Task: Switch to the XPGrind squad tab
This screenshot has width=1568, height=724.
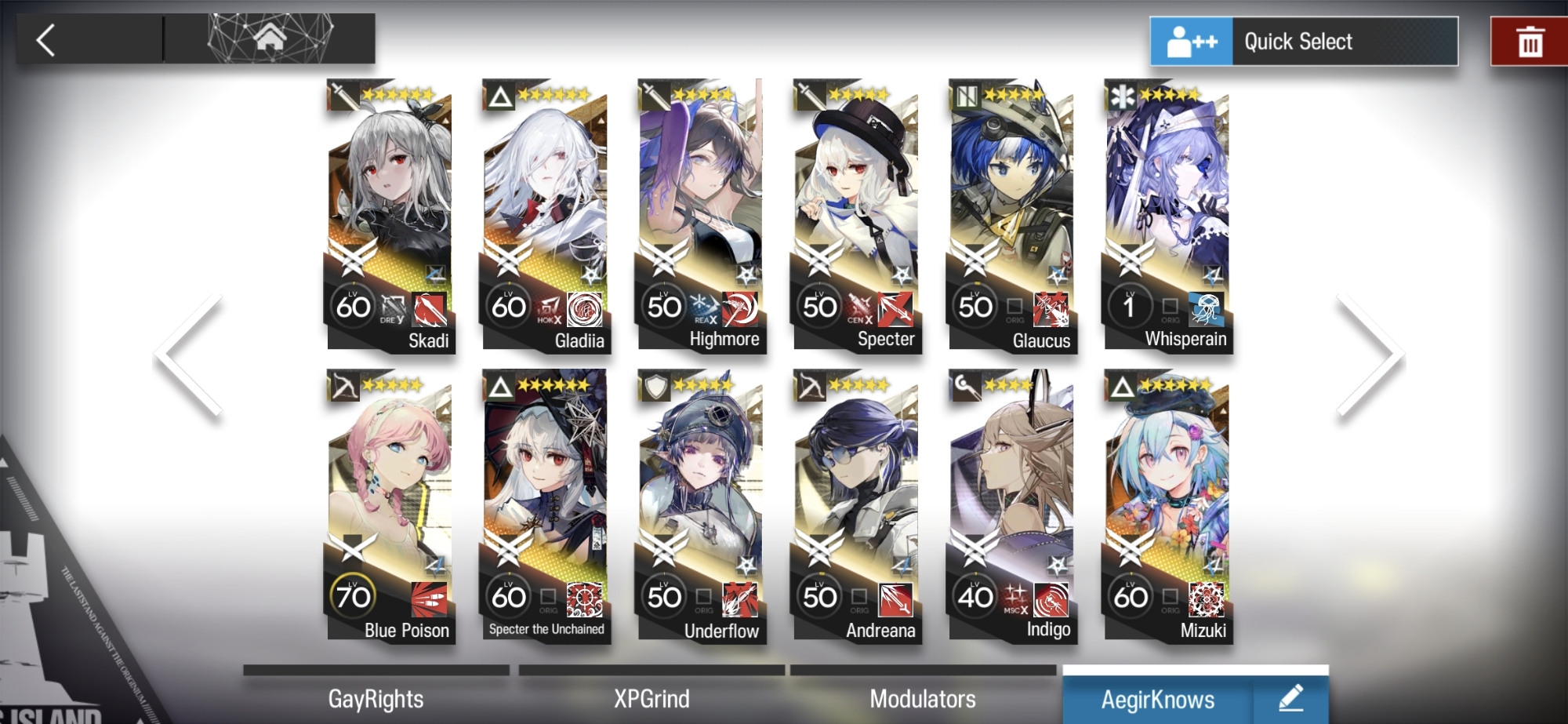Action: point(652,698)
